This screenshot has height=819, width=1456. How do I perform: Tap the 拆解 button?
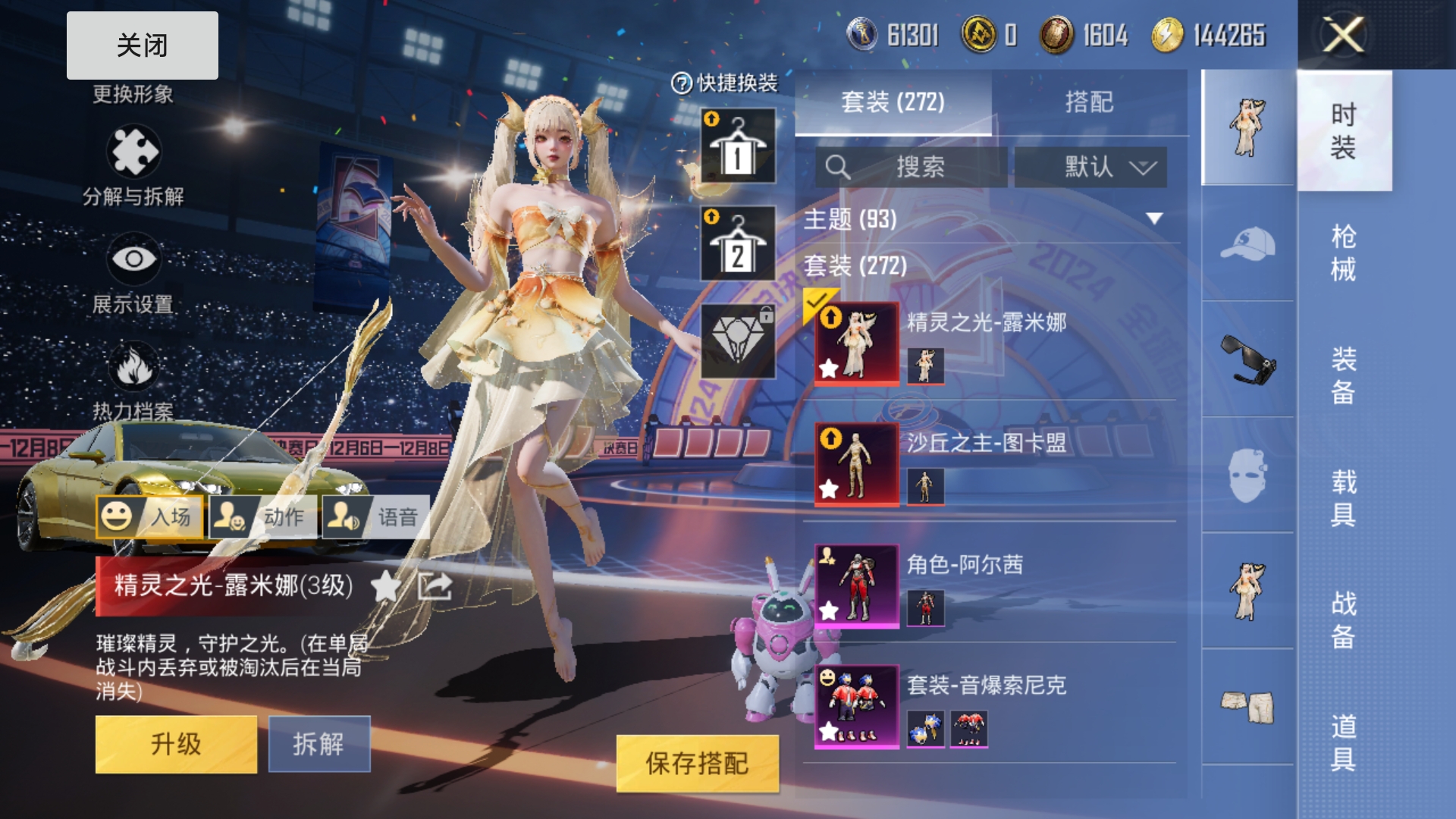click(x=318, y=744)
